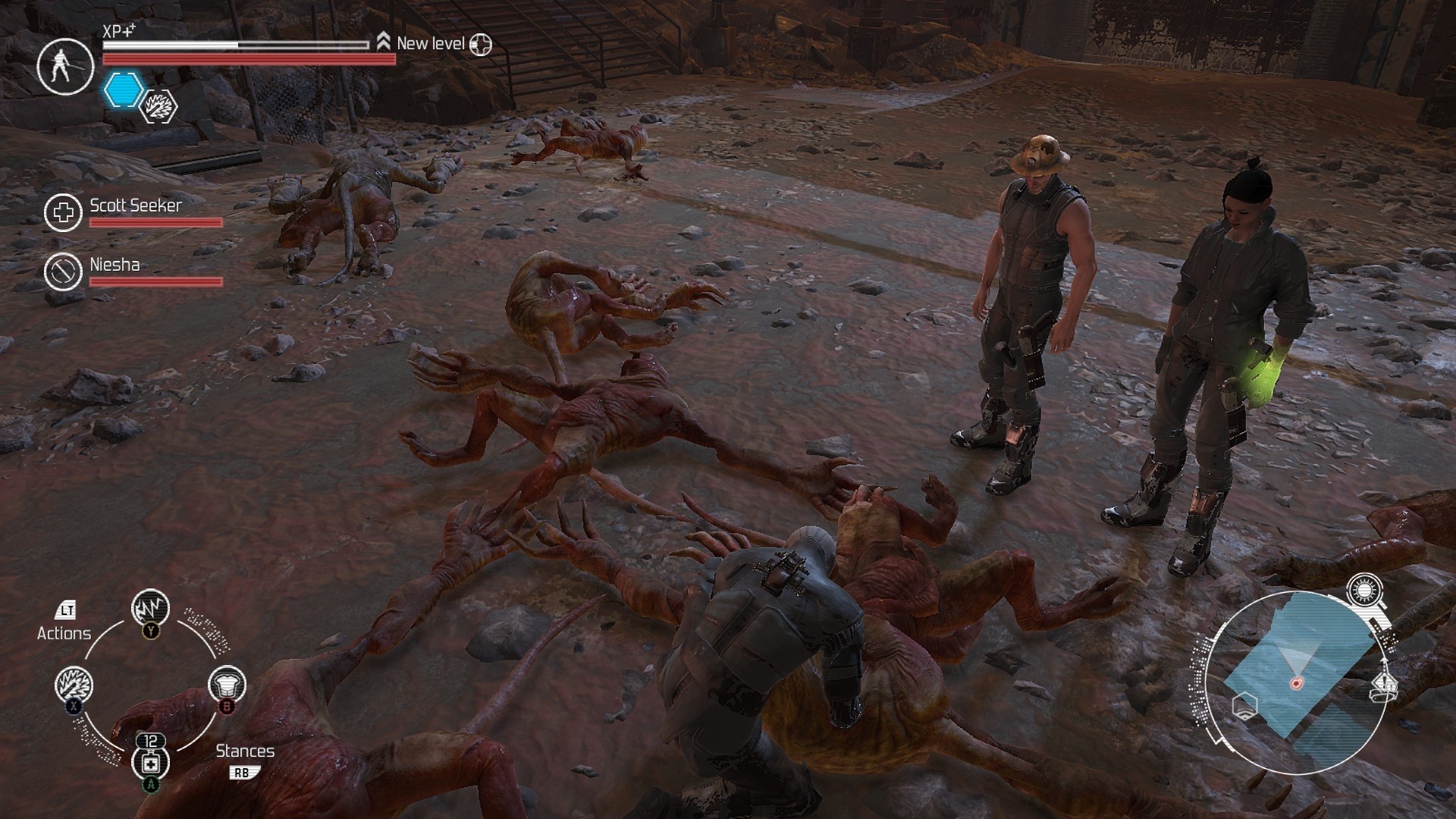Select companion Scott Seeker's medic icon
This screenshot has height=819, width=1456.
coord(63,212)
